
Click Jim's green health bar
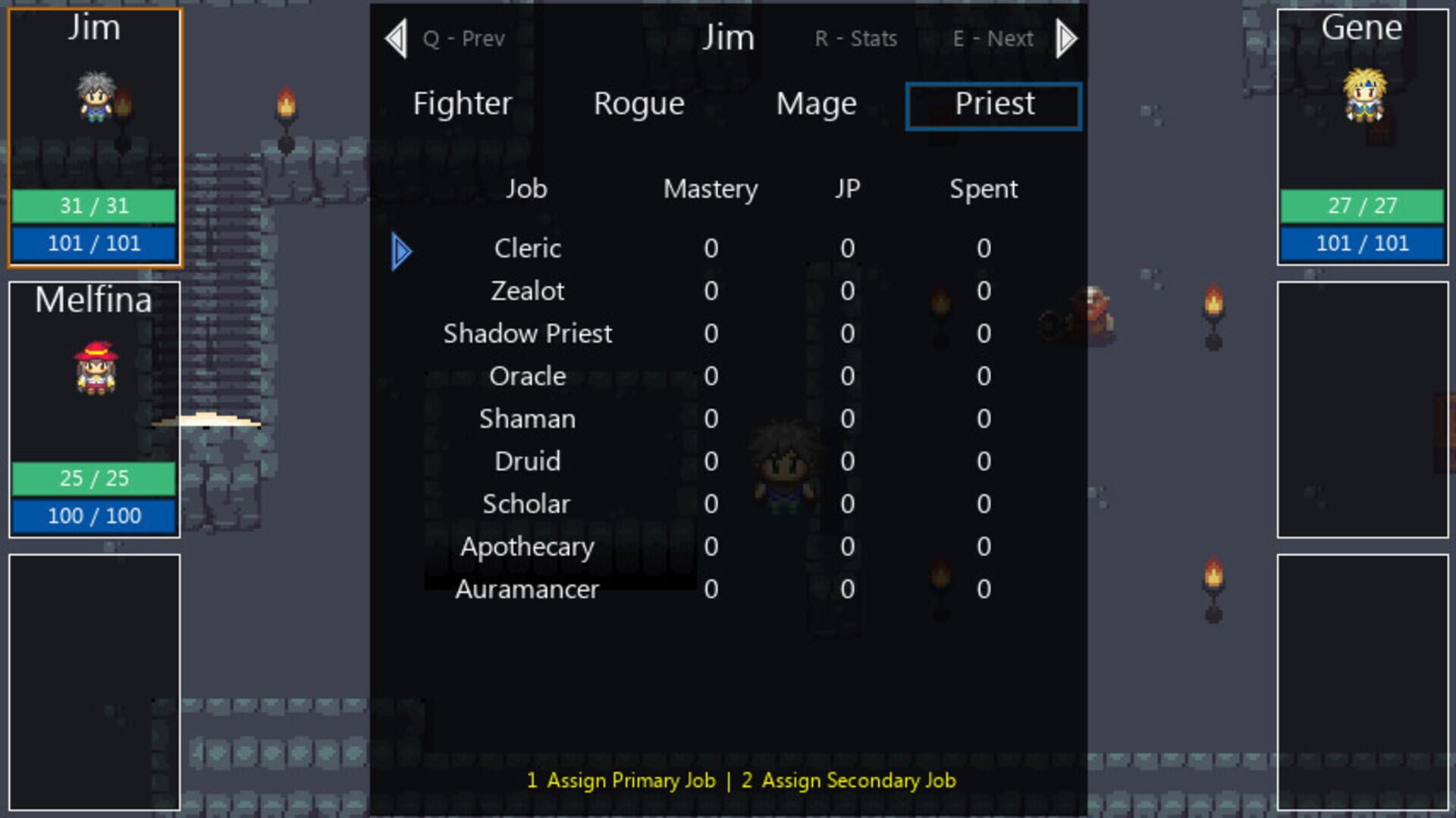click(x=94, y=205)
